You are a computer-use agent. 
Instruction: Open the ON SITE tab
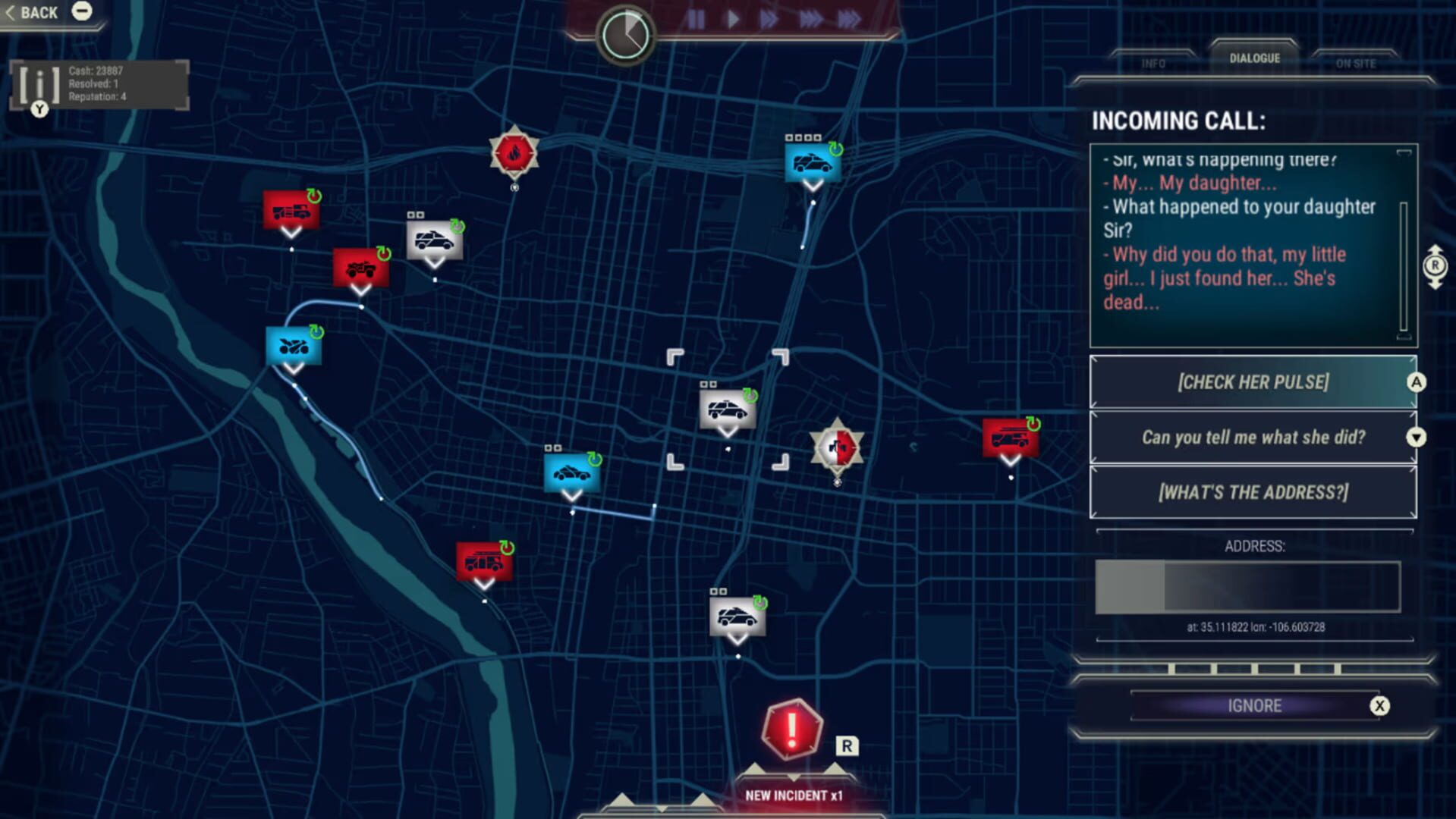tap(1356, 62)
